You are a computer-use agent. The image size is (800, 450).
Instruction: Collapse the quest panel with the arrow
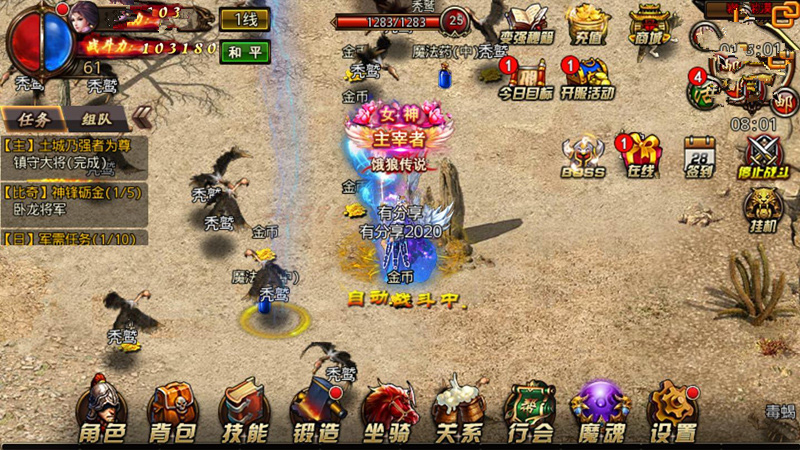(142, 117)
